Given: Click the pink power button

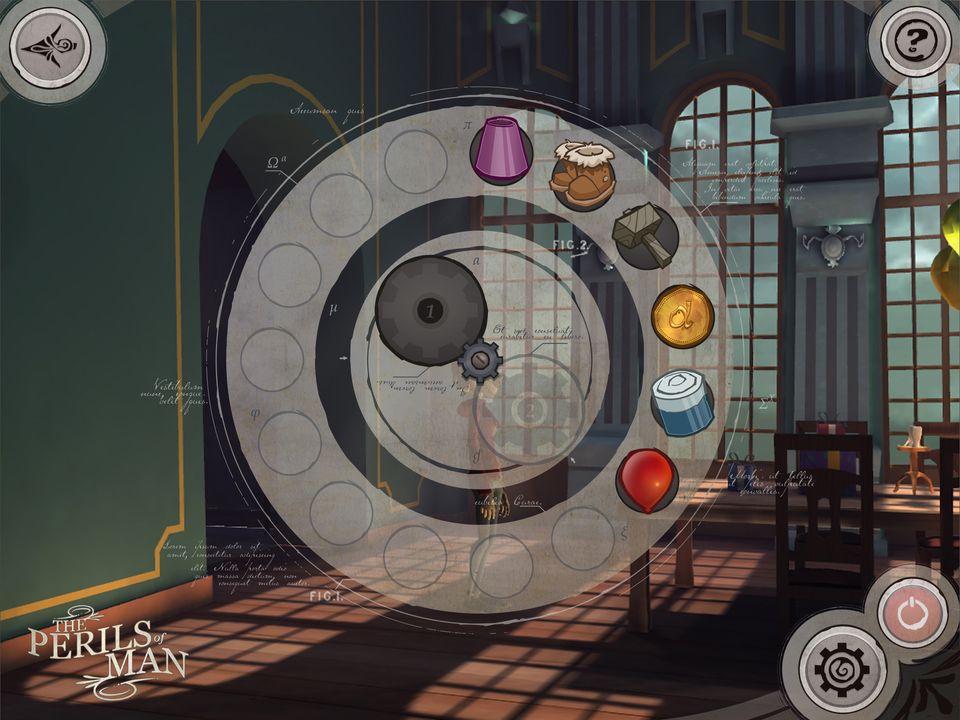Looking at the screenshot, I should [911, 612].
